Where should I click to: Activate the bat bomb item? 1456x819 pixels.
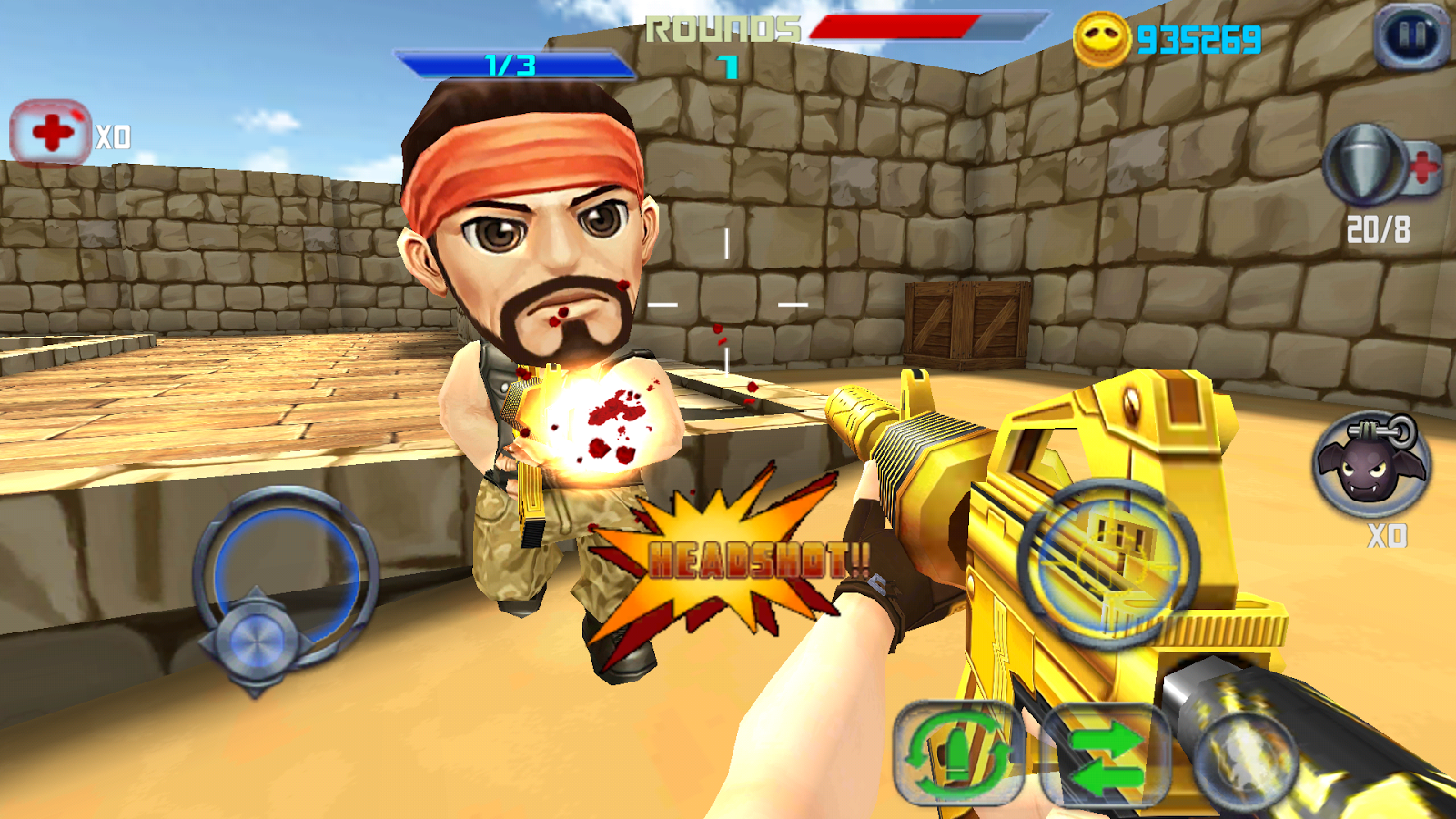click(1371, 465)
